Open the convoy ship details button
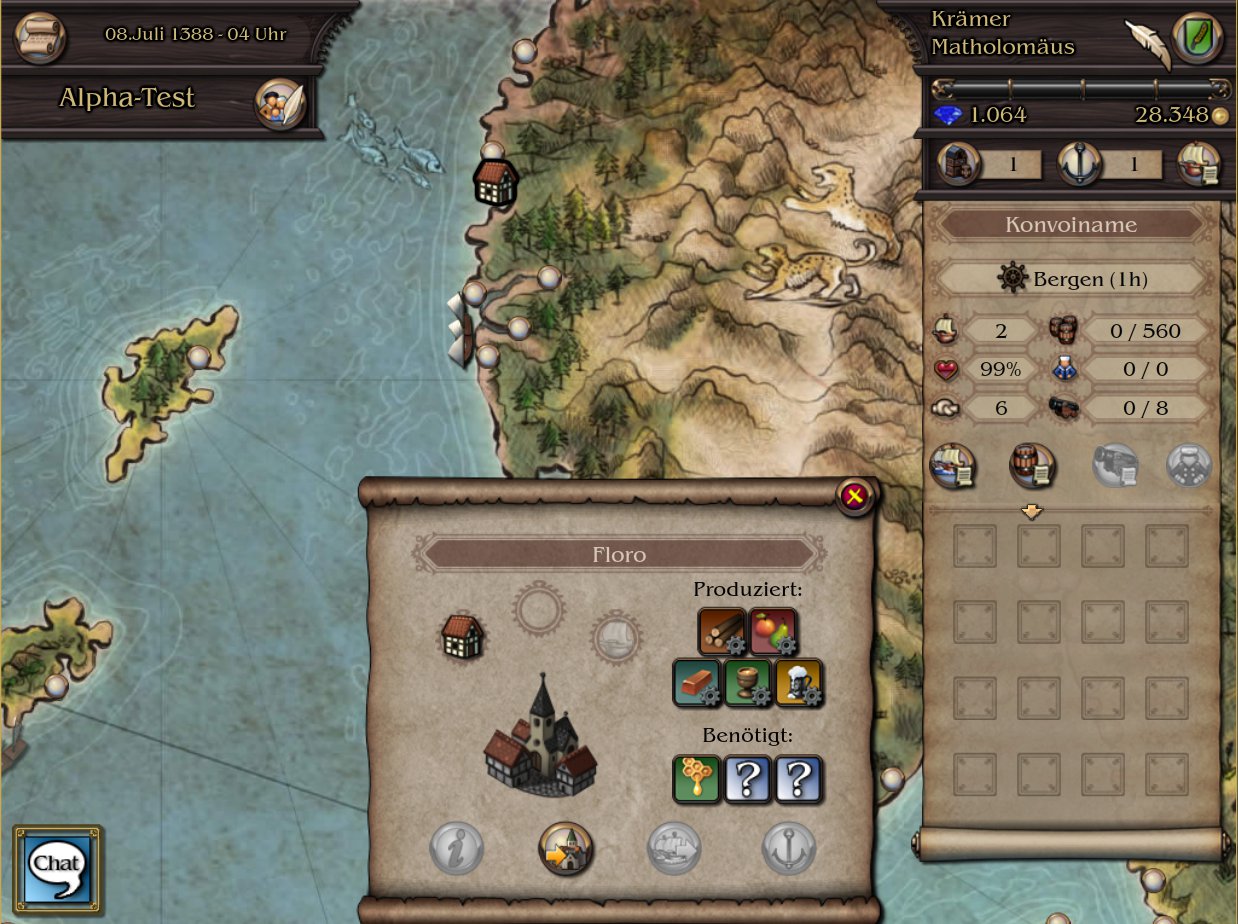The width and height of the screenshot is (1238, 924). 953,467
